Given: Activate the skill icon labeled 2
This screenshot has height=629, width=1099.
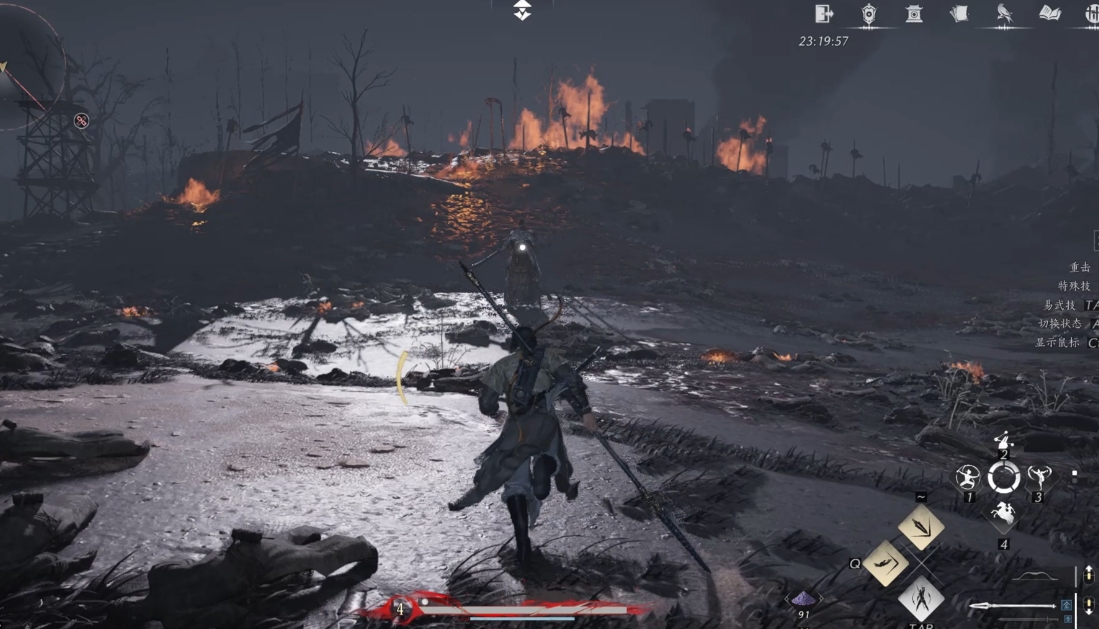Looking at the screenshot, I should 1003,441.
